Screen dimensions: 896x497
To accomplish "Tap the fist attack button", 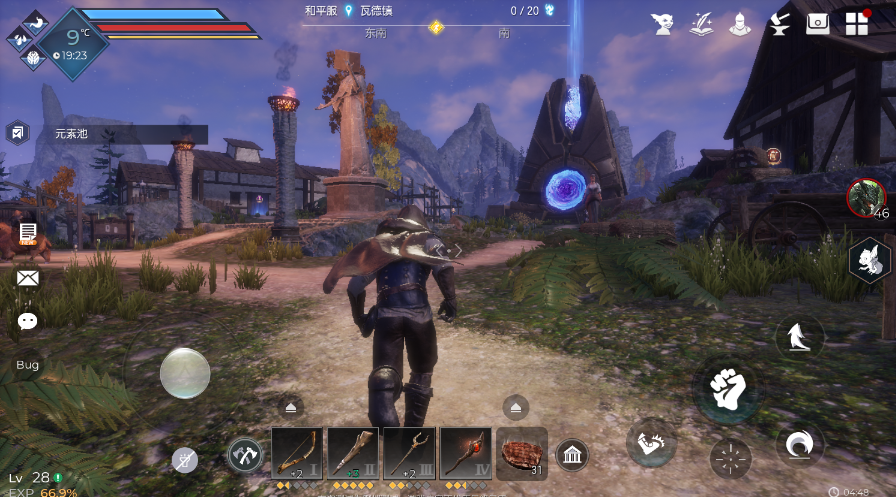I will point(727,387).
